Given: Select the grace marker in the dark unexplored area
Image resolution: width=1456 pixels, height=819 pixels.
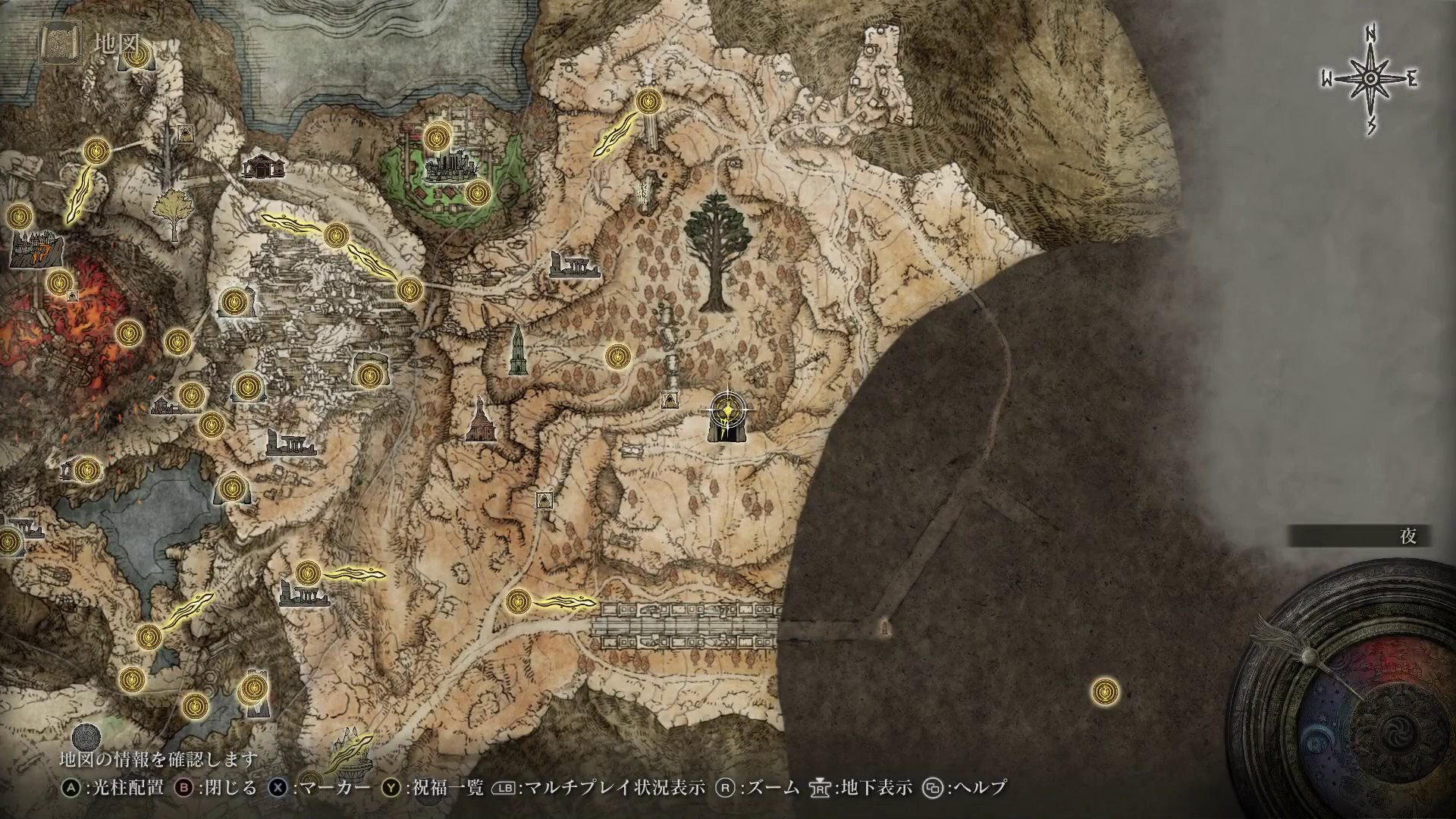Looking at the screenshot, I should tap(1105, 692).
